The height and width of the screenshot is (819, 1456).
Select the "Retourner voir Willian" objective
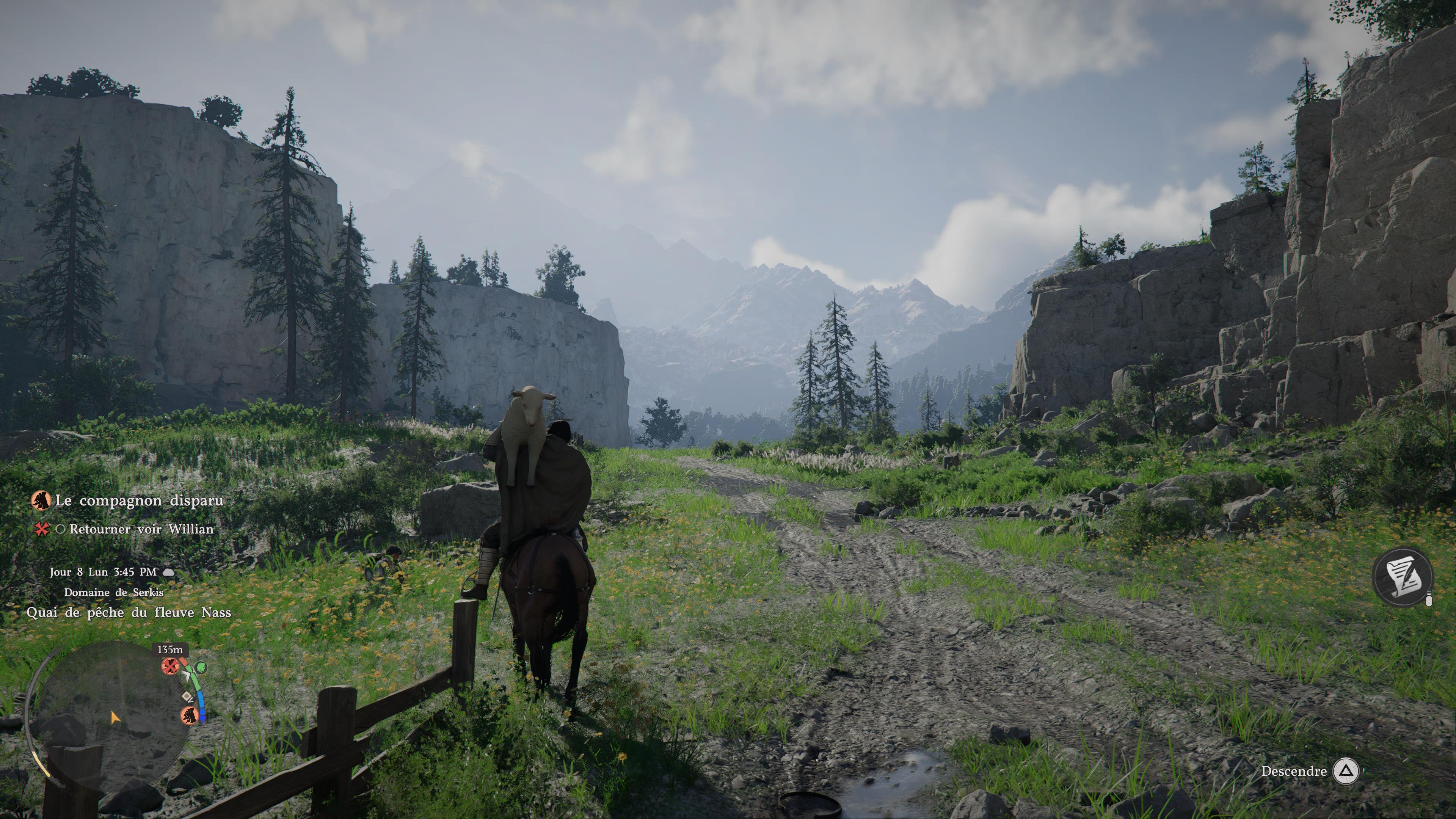141,530
